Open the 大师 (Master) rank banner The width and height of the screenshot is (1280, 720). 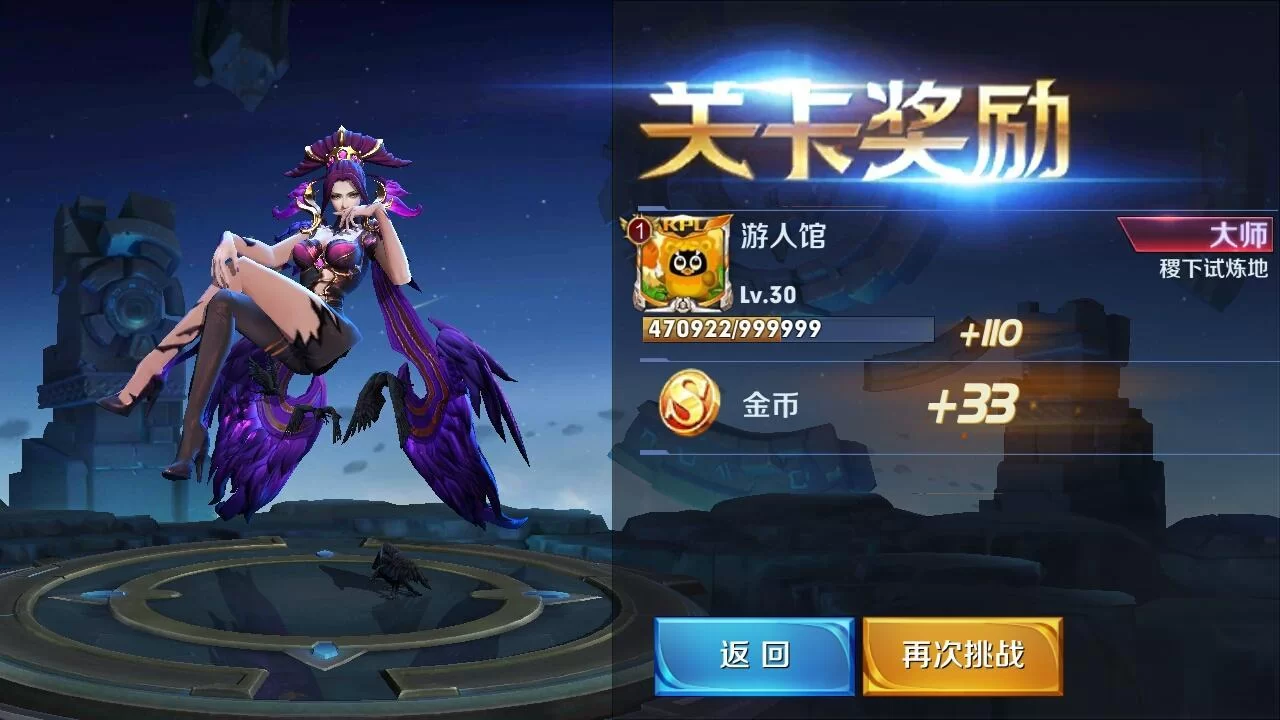click(x=1197, y=232)
